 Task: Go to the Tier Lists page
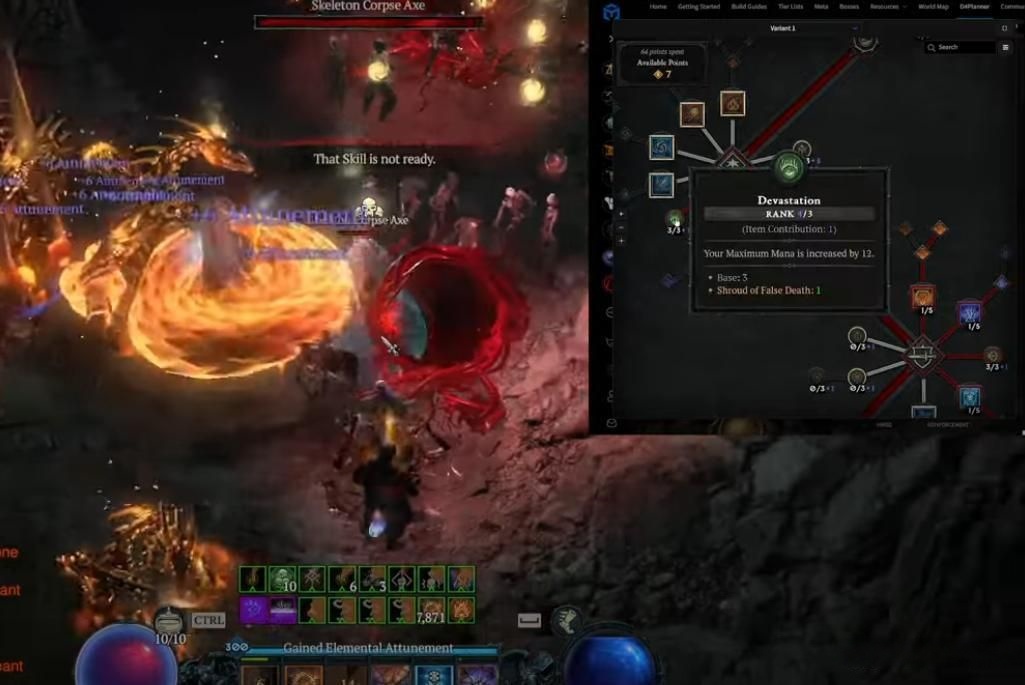pos(790,7)
